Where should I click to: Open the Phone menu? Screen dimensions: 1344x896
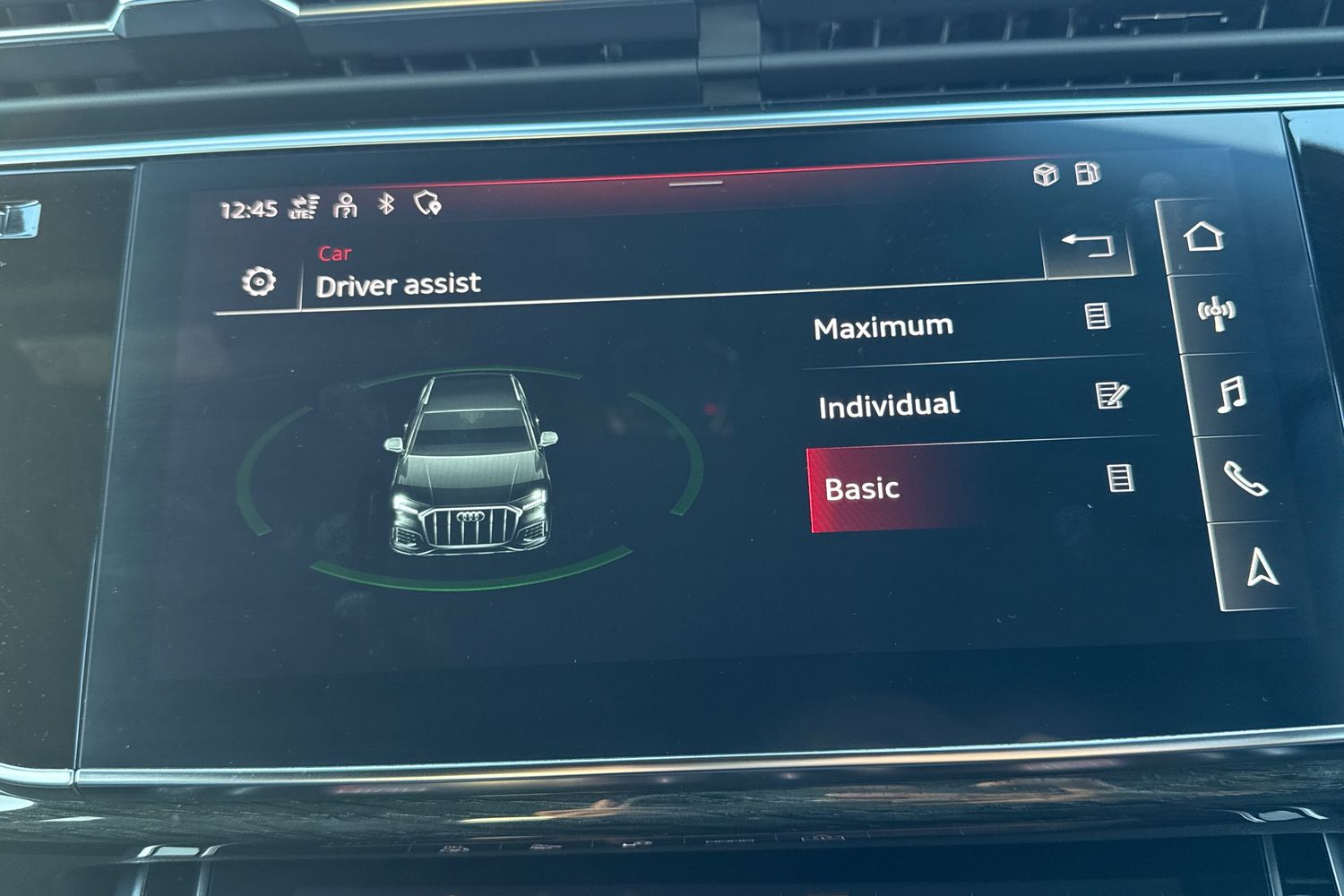[1245, 479]
